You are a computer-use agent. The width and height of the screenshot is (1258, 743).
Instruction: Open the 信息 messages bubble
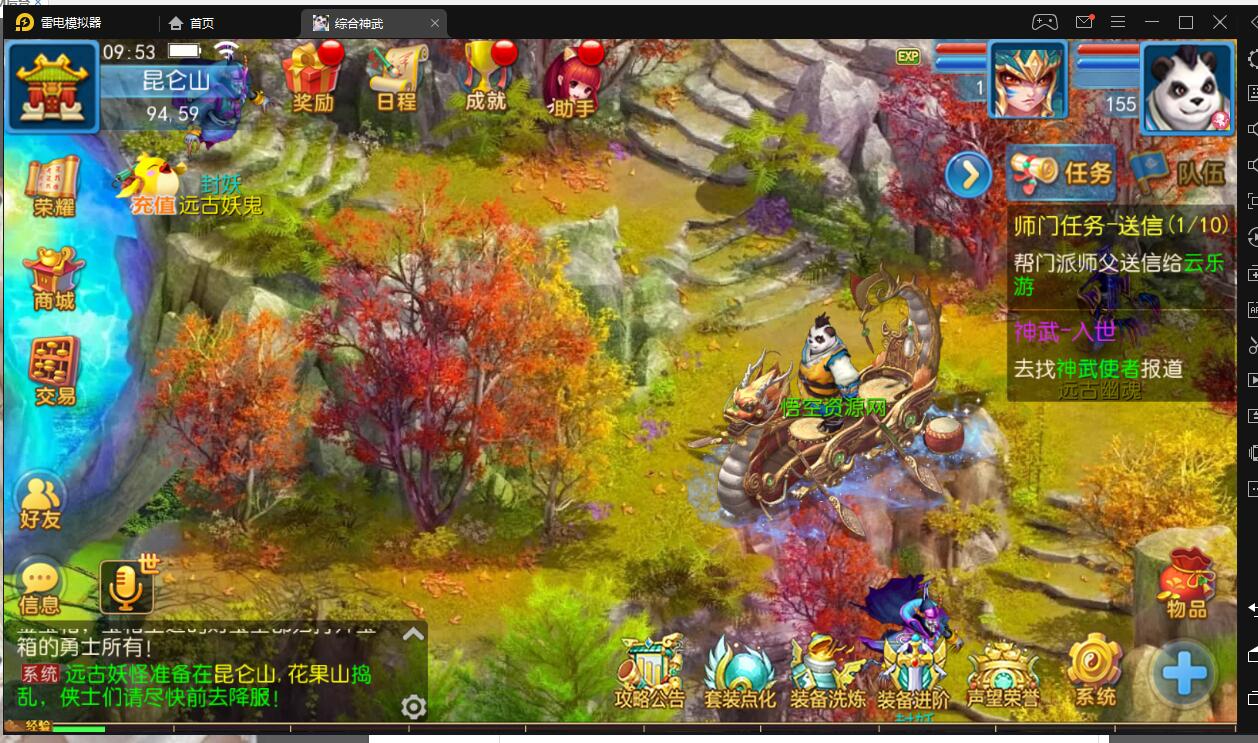click(x=40, y=587)
